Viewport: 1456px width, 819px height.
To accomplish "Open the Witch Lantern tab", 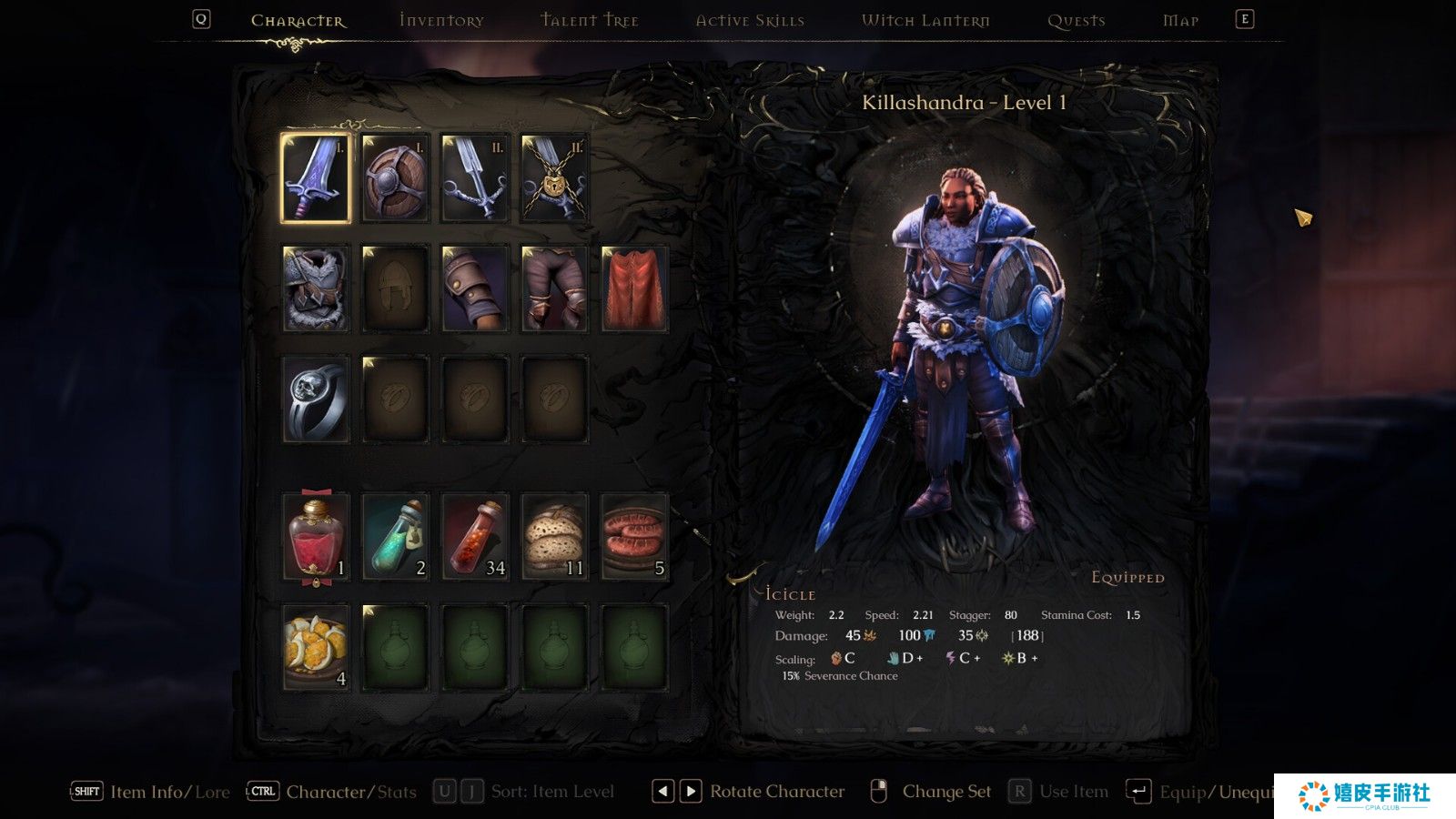I will 925,20.
